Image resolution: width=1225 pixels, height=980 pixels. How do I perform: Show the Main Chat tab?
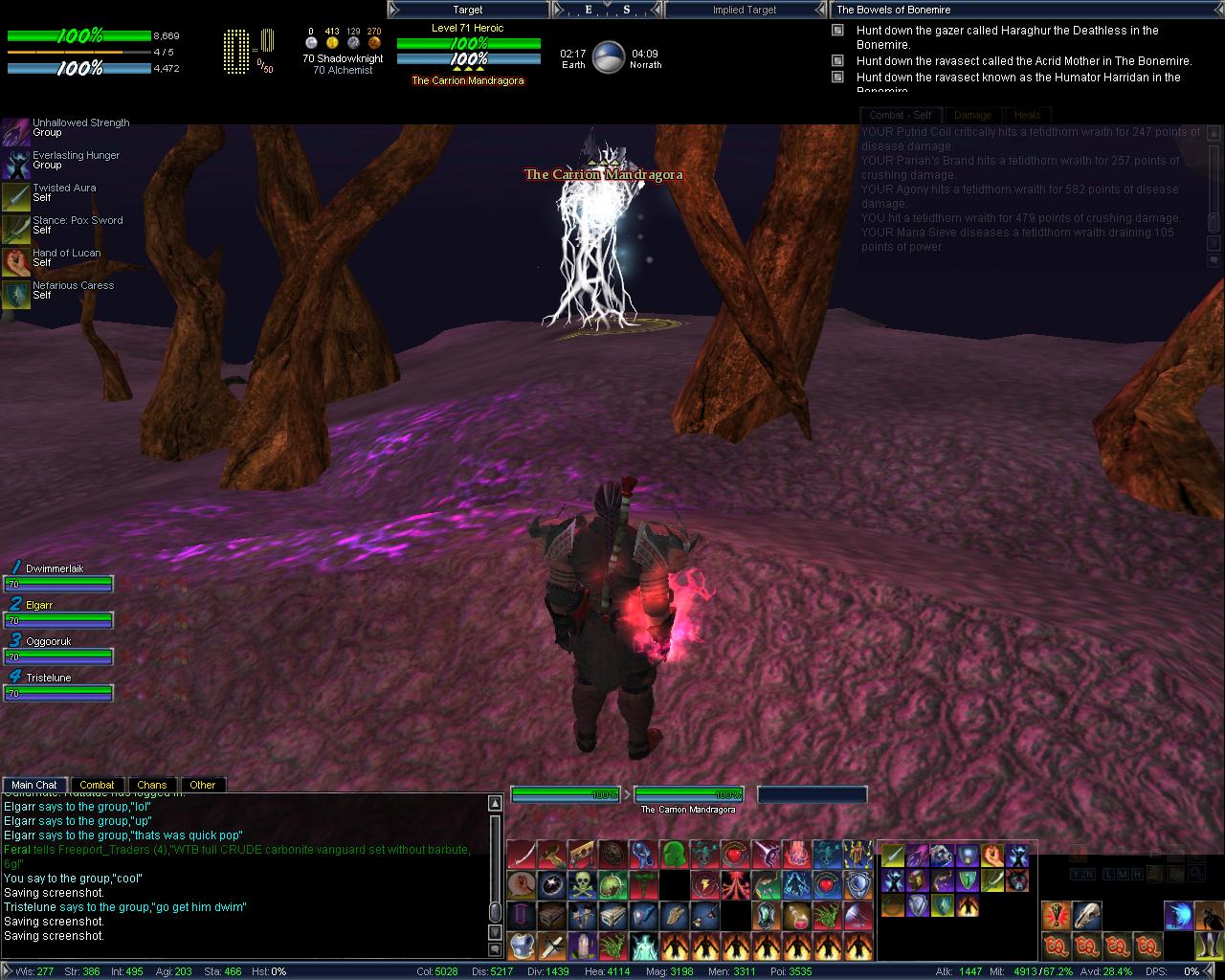pyautogui.click(x=34, y=785)
